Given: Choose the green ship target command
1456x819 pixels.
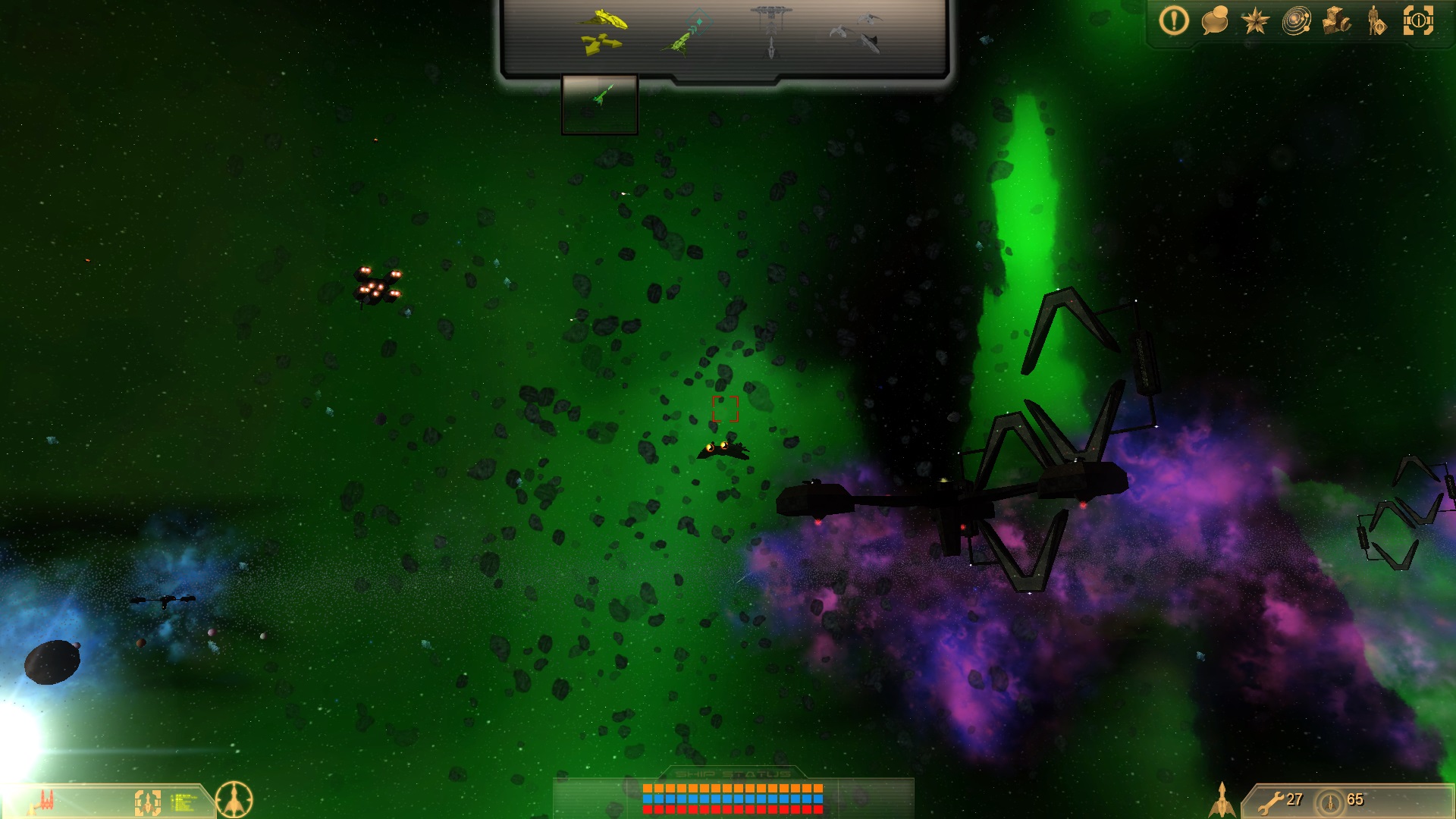Looking at the screenshot, I should click(686, 34).
